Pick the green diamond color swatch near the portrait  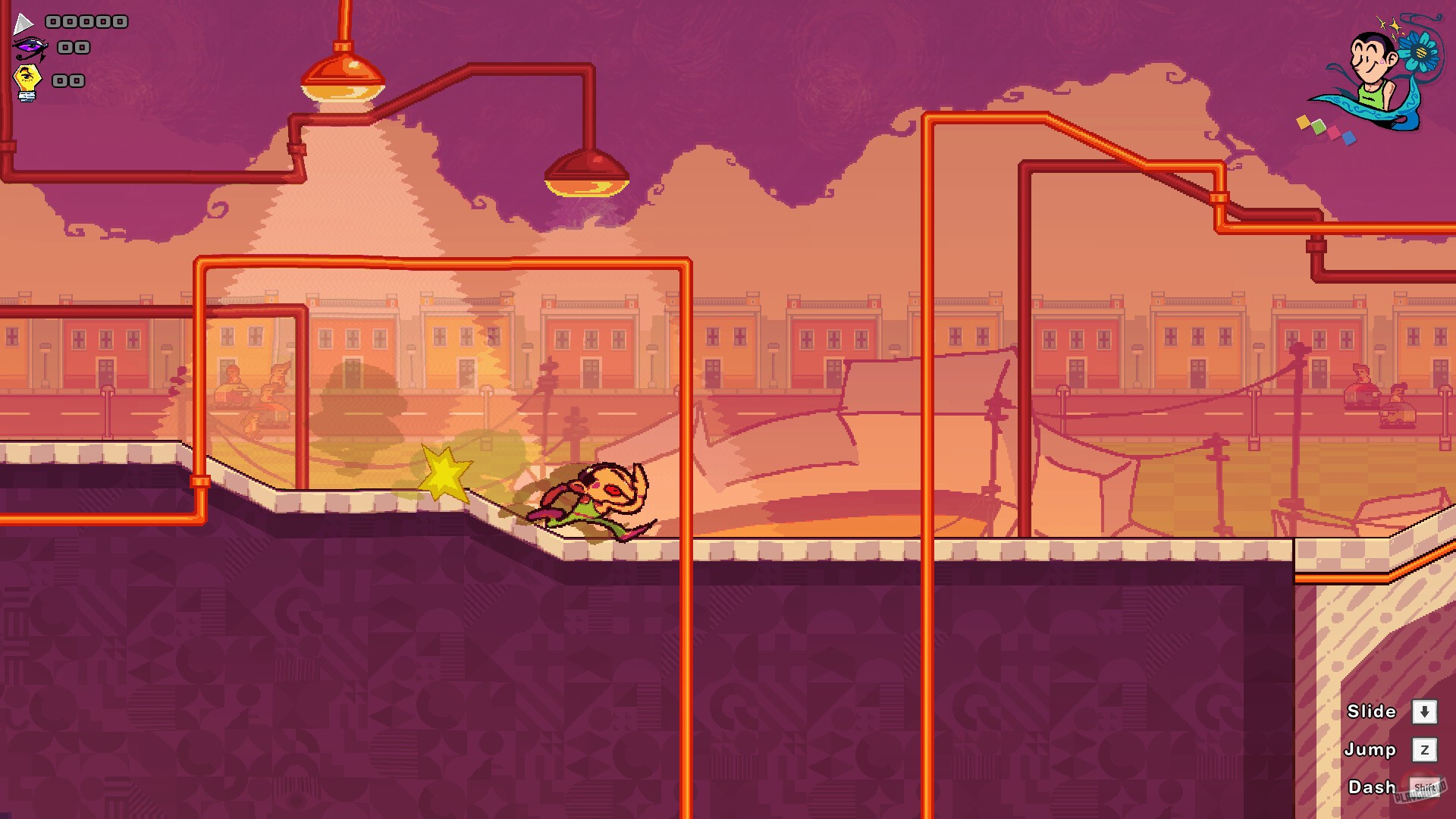coord(1317,126)
